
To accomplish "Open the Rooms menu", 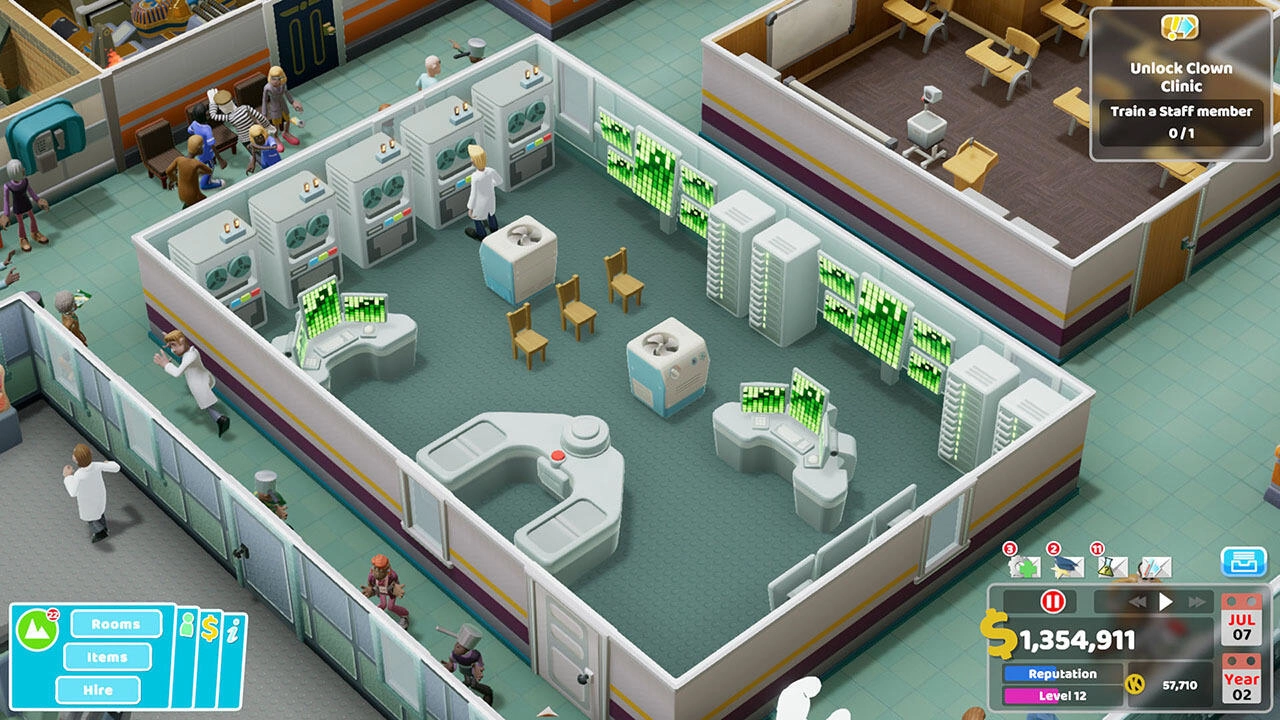I will click(115, 624).
